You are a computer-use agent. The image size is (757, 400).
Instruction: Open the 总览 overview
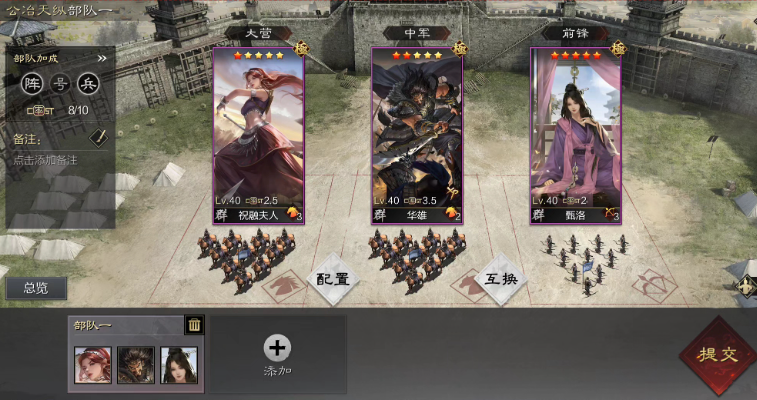pos(36,288)
